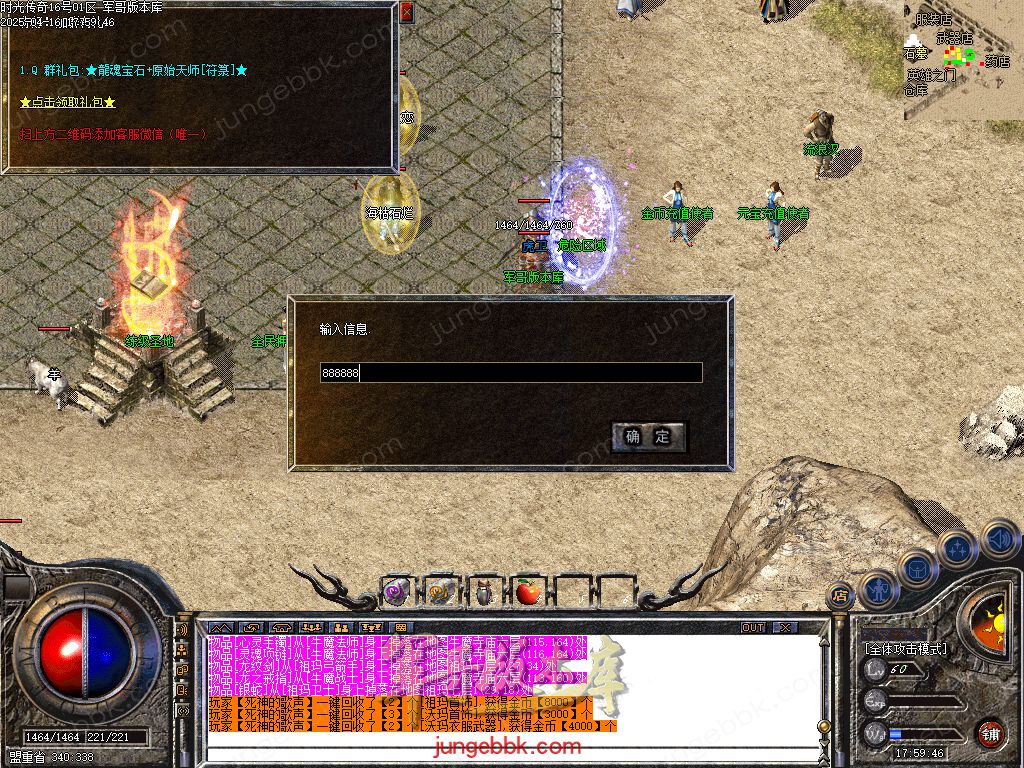Confirm the input with 确定 button

coord(649,437)
